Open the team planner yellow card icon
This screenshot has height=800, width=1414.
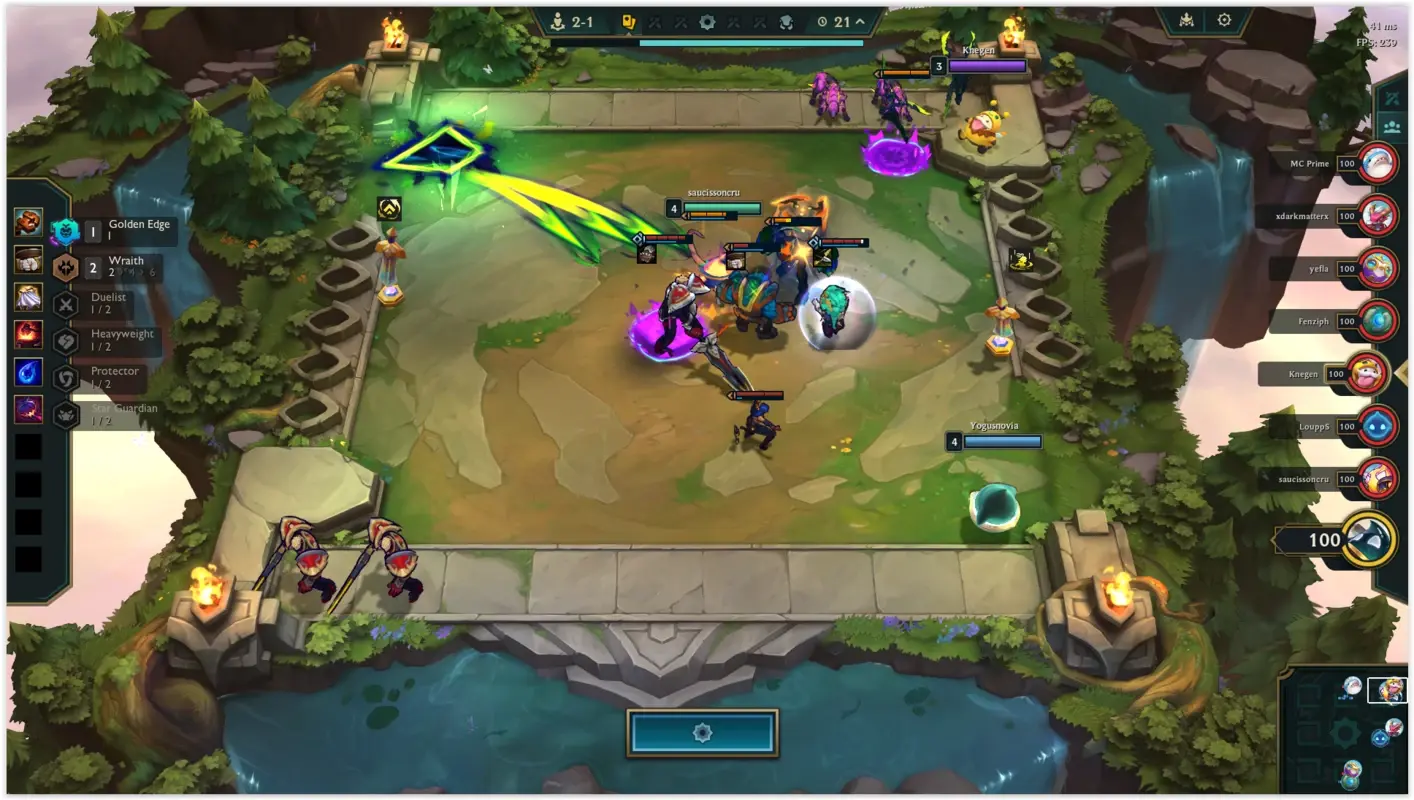(630, 22)
